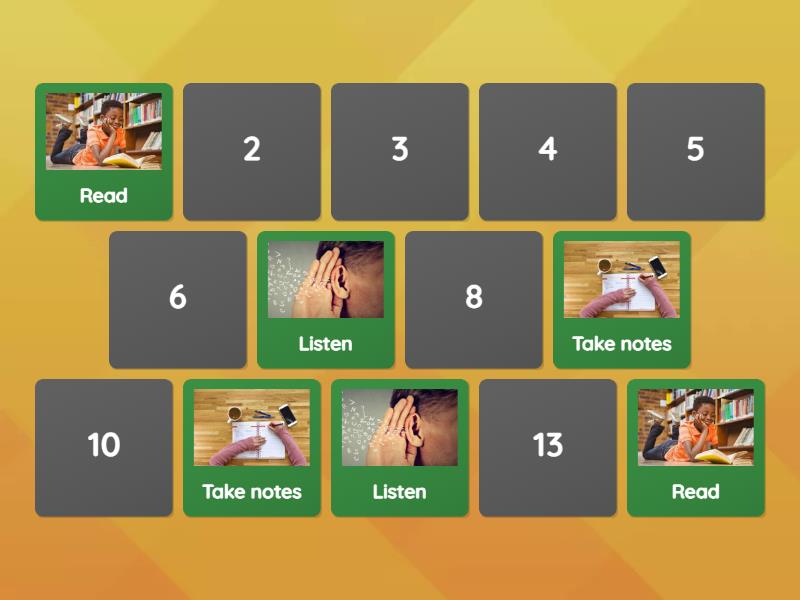Flip the number 8 card
Image resolution: width=800 pixels, height=600 pixels.
(474, 299)
